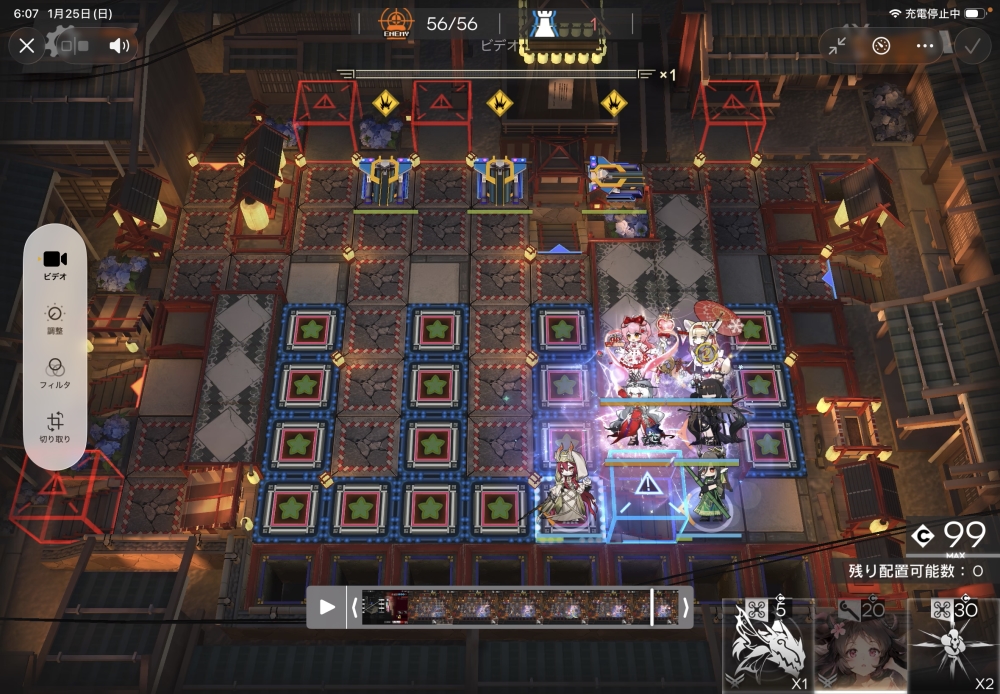
Task: Switch to the フィルタ filter tab
Action: [x=55, y=372]
